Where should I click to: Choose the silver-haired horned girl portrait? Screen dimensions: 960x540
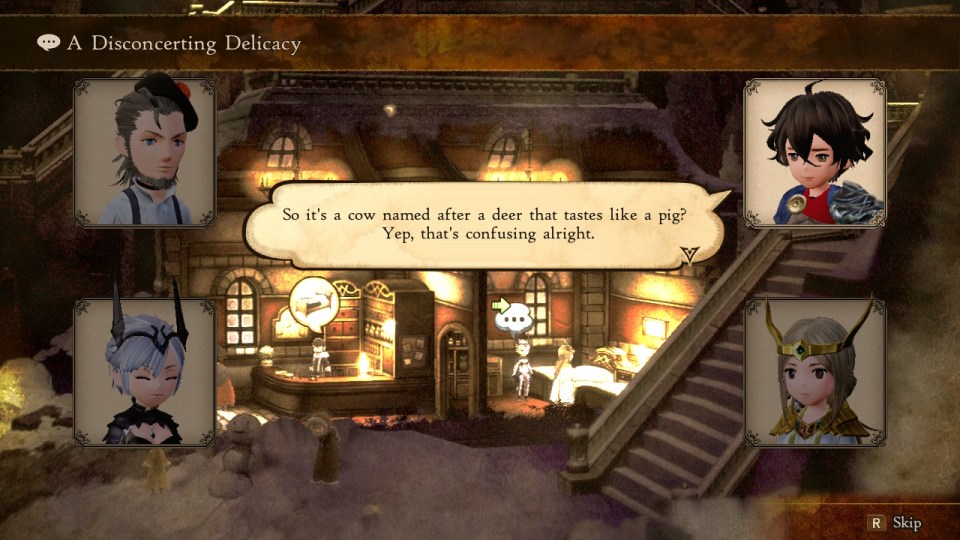pyautogui.click(x=145, y=372)
